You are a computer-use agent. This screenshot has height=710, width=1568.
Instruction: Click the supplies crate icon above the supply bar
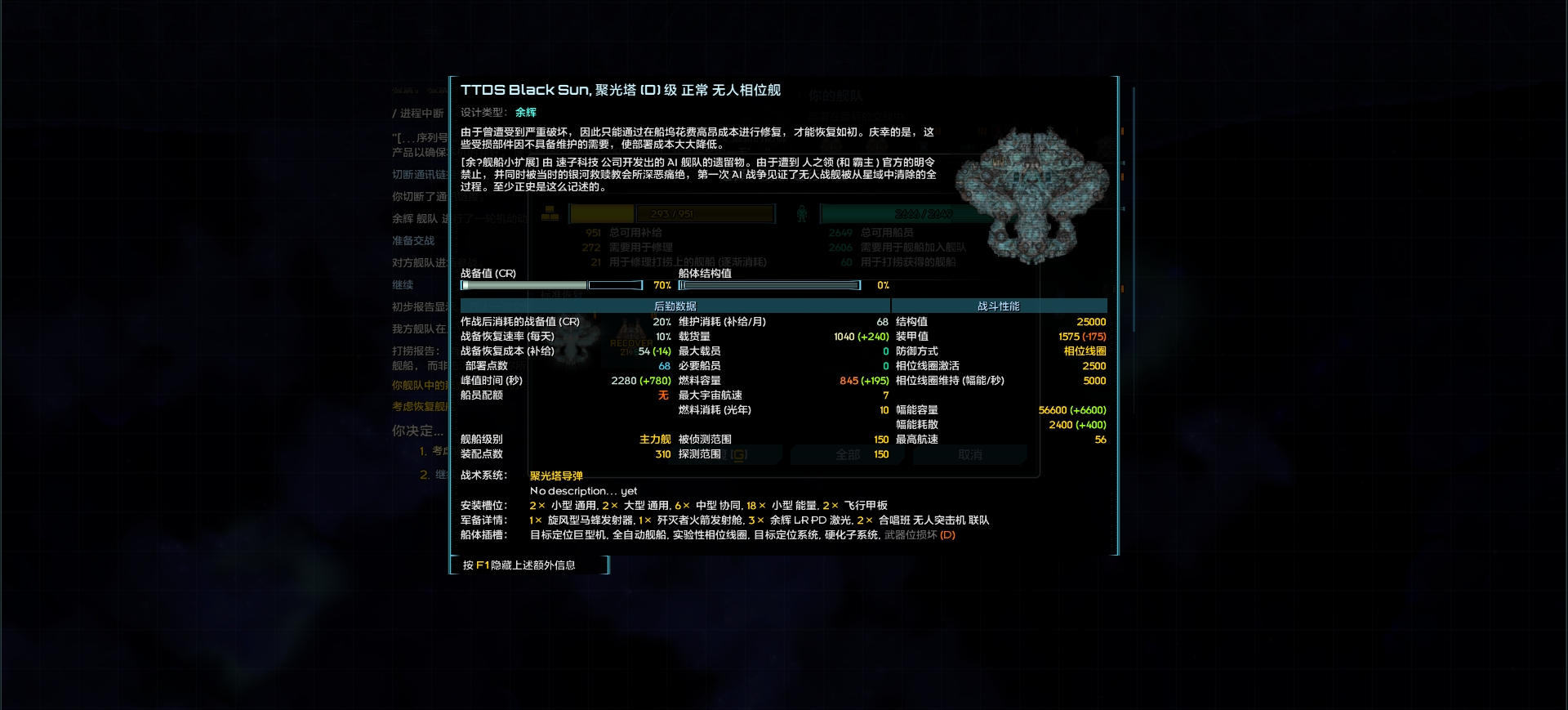tap(549, 213)
